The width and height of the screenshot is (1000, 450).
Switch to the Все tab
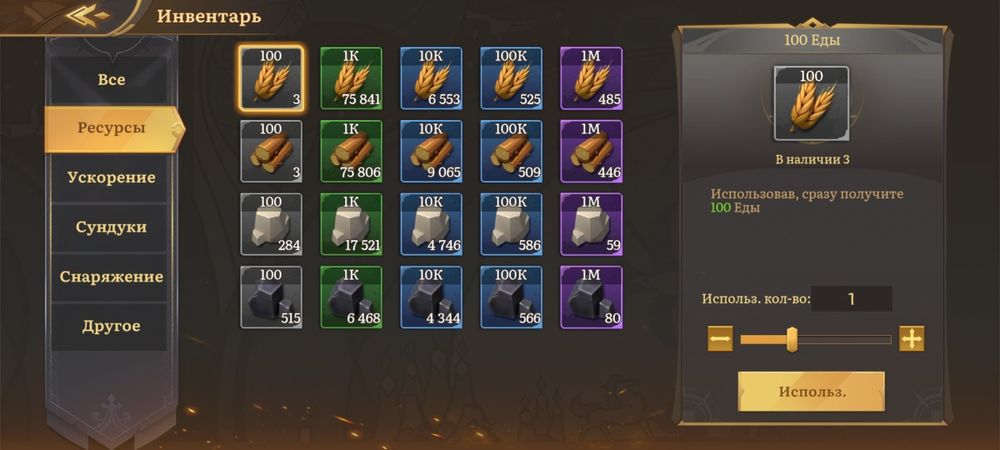coord(111,79)
